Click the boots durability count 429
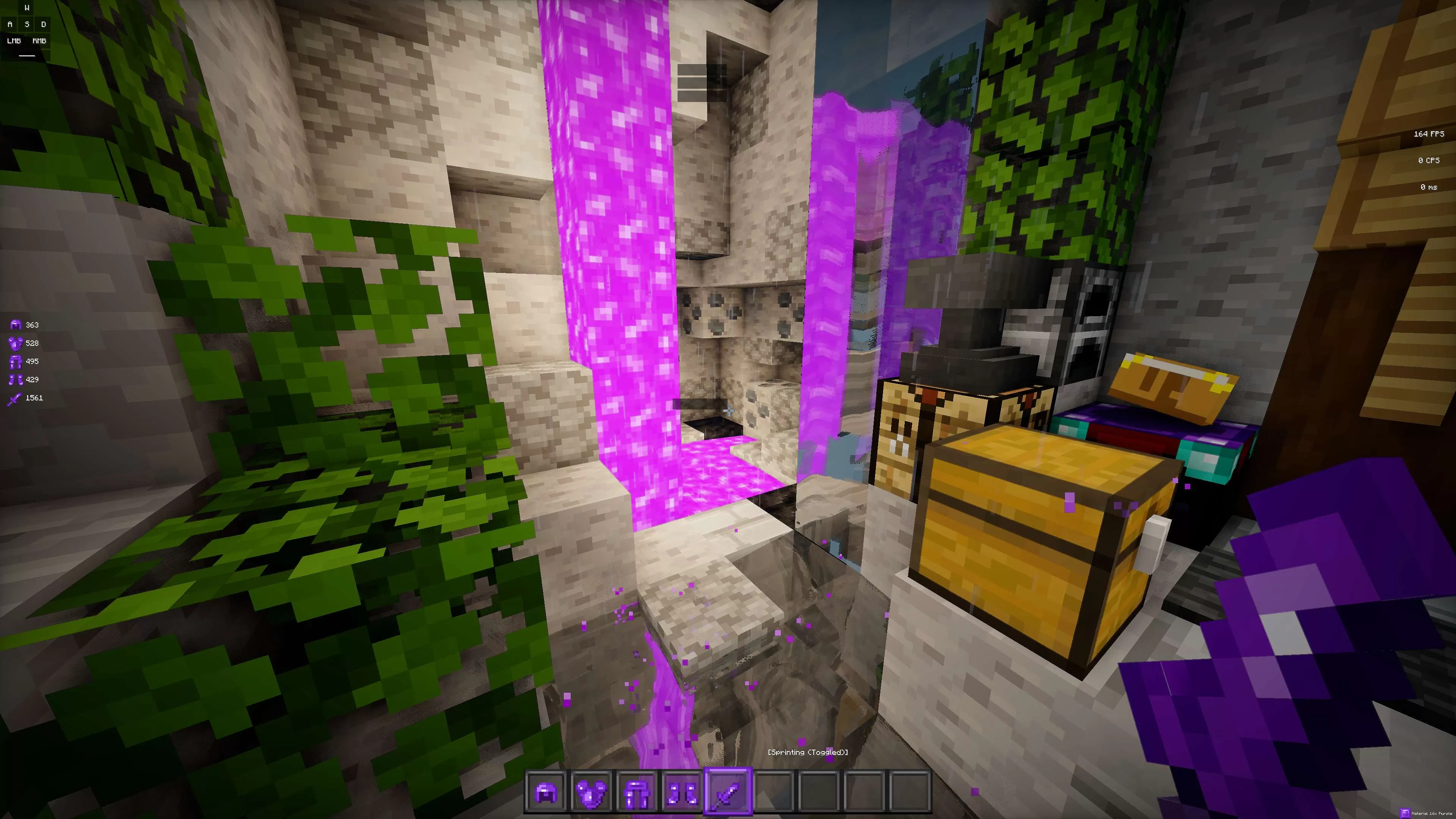This screenshot has height=819, width=1456. [x=32, y=379]
